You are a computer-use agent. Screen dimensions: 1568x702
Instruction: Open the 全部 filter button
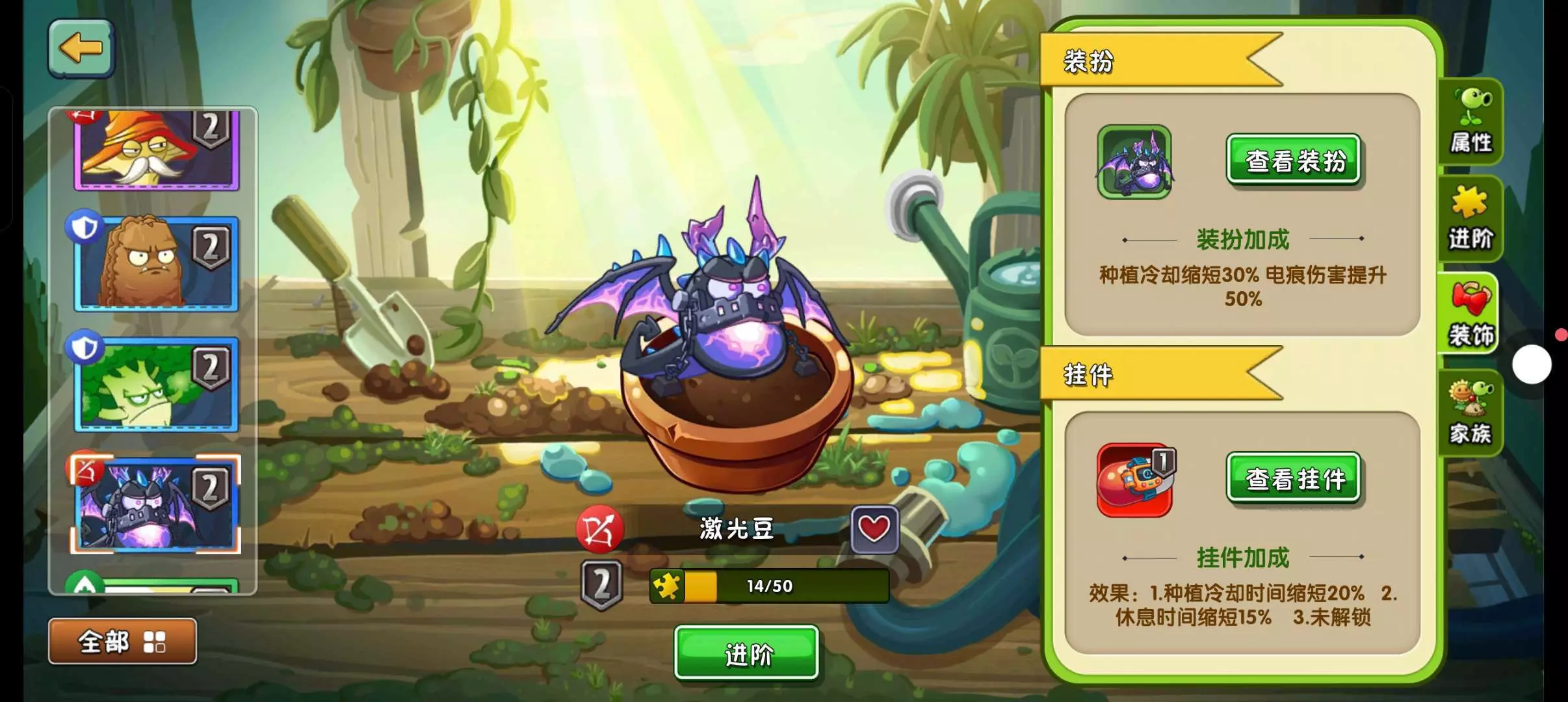[122, 642]
